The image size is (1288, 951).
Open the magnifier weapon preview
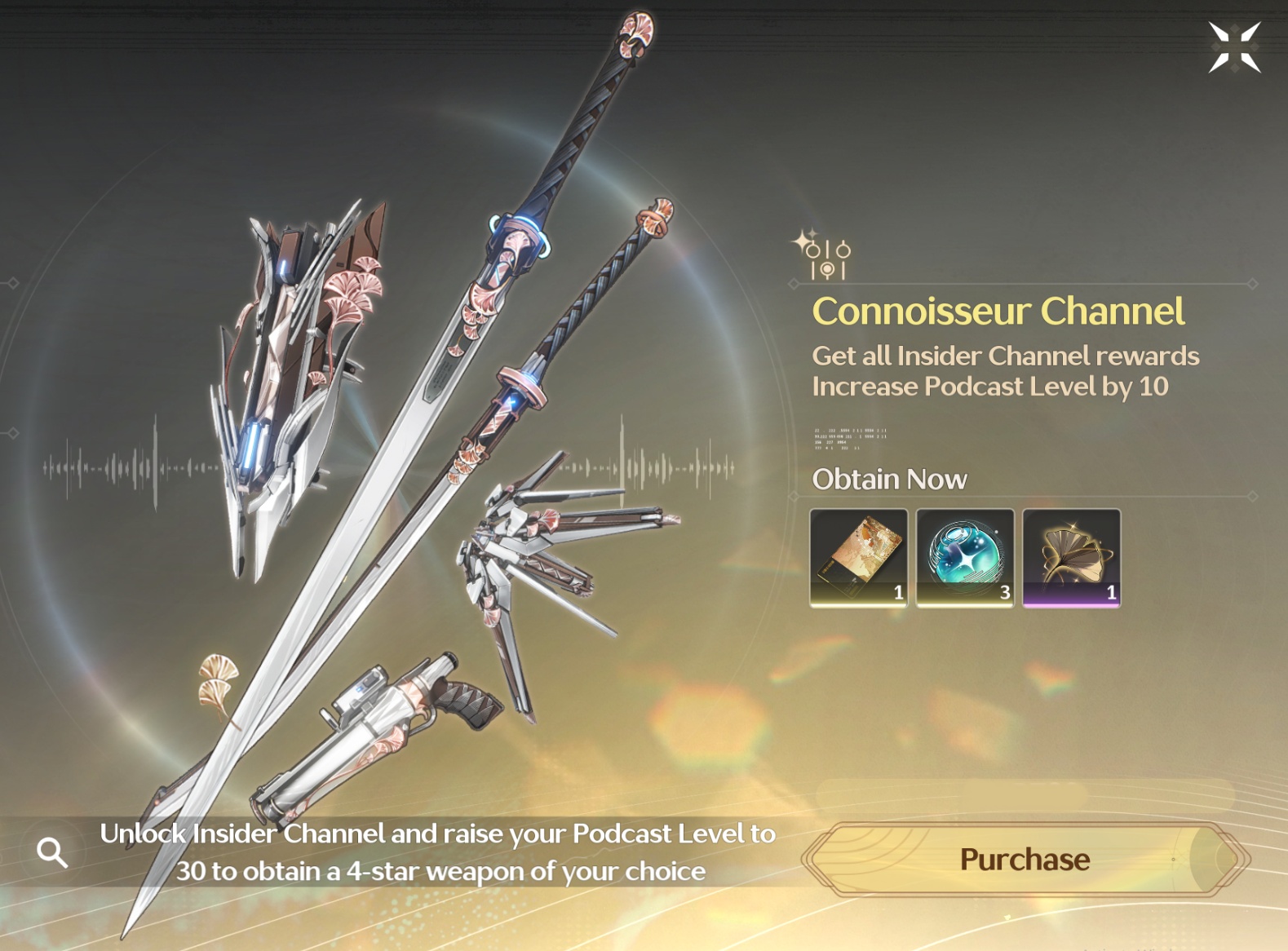click(53, 852)
